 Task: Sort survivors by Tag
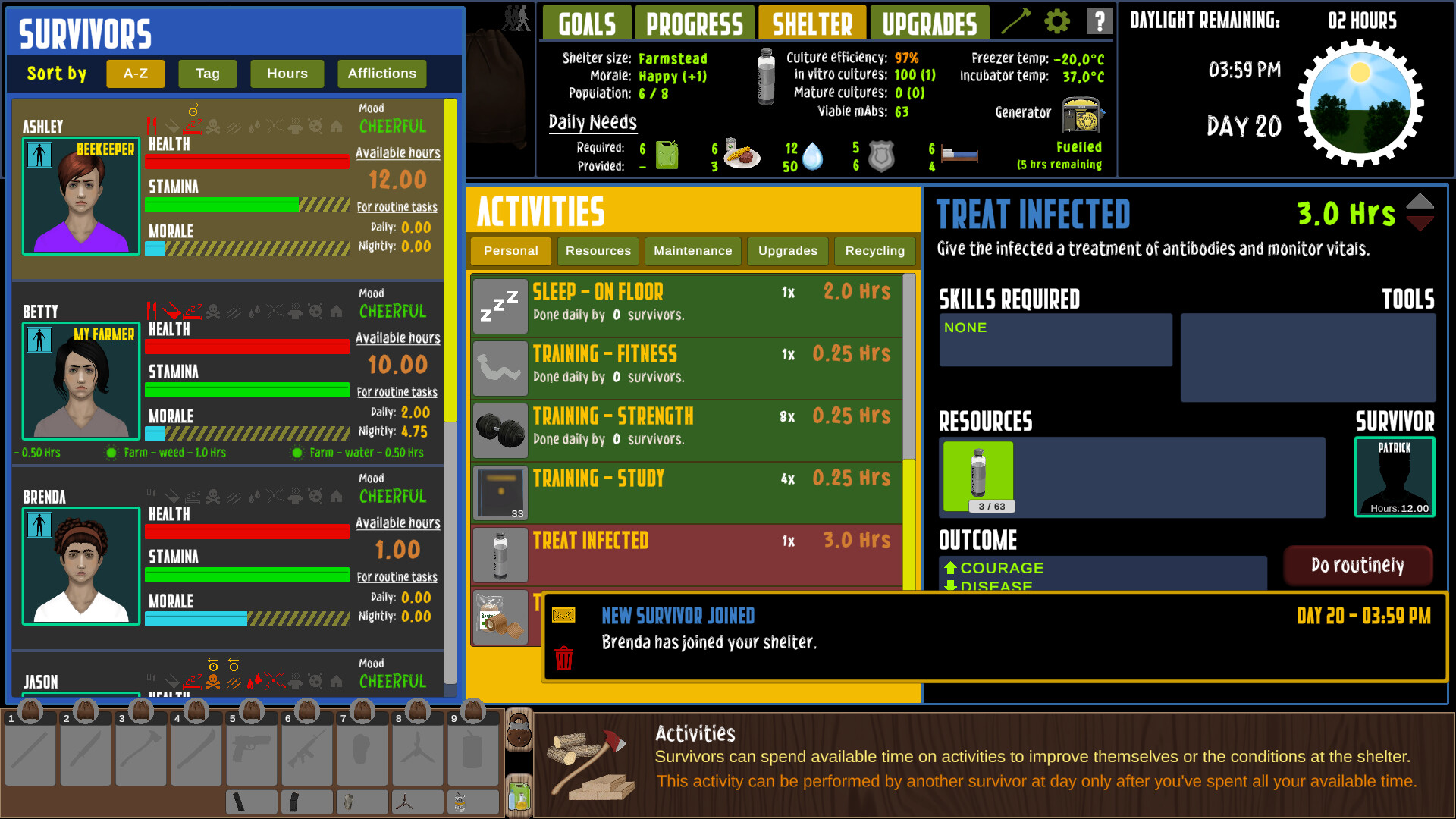pyautogui.click(x=207, y=74)
